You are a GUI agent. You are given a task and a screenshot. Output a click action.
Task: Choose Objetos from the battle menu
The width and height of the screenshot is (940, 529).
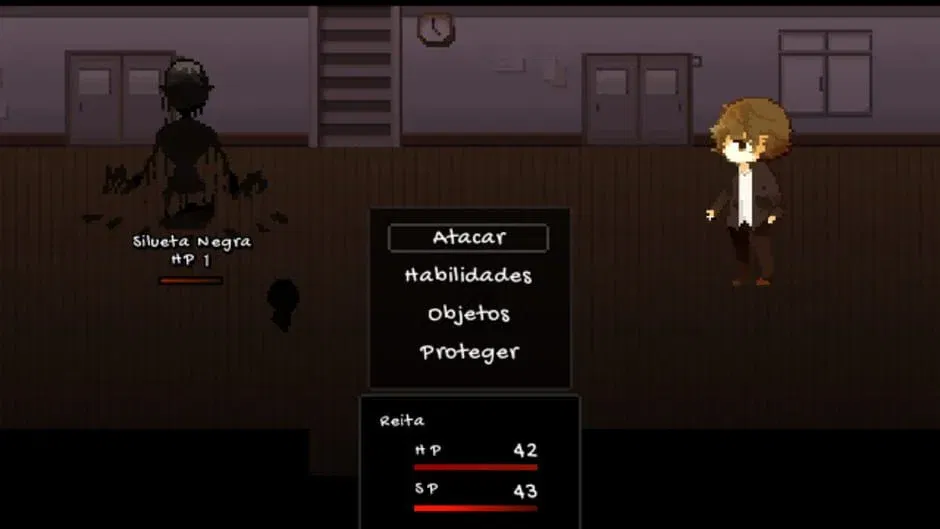click(468, 314)
